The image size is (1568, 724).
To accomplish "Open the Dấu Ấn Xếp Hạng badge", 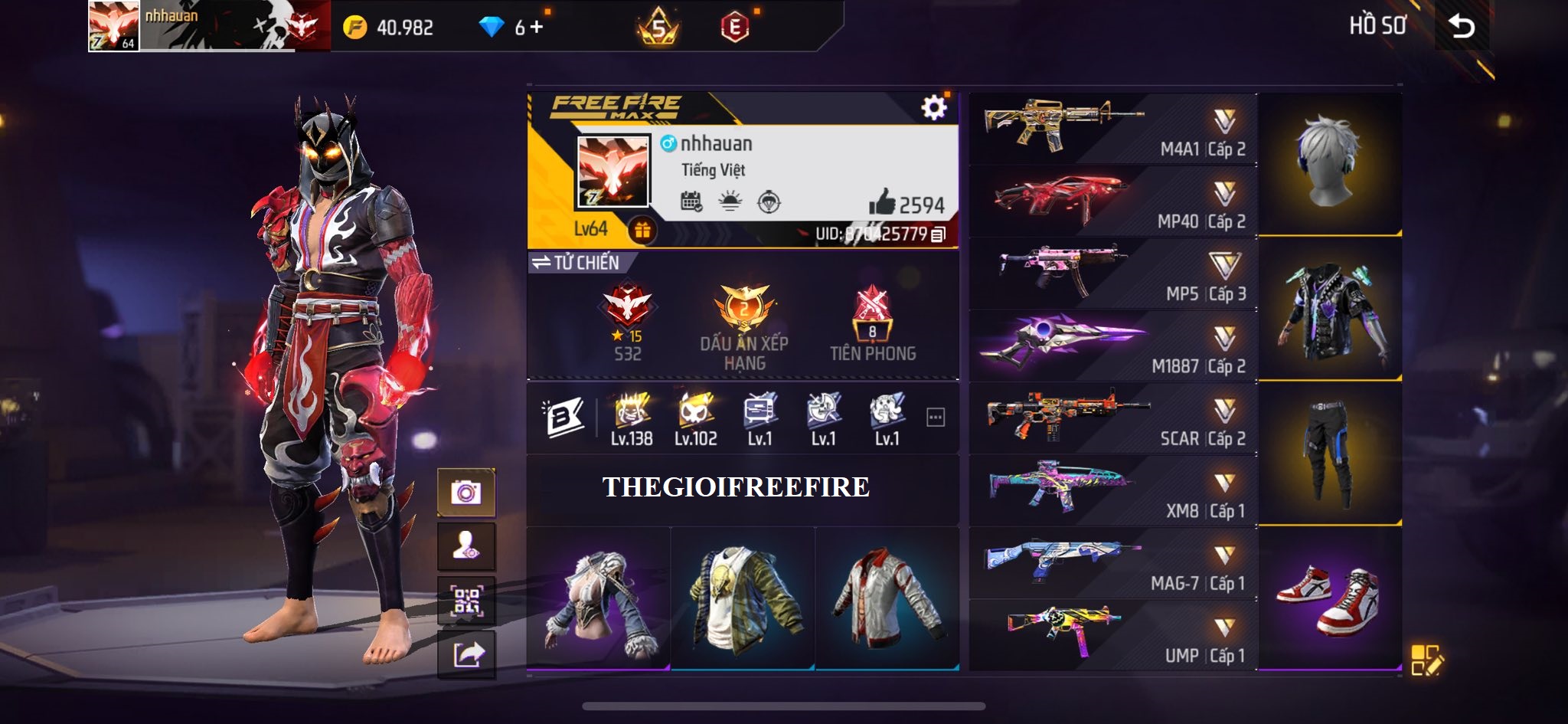I will (x=743, y=326).
